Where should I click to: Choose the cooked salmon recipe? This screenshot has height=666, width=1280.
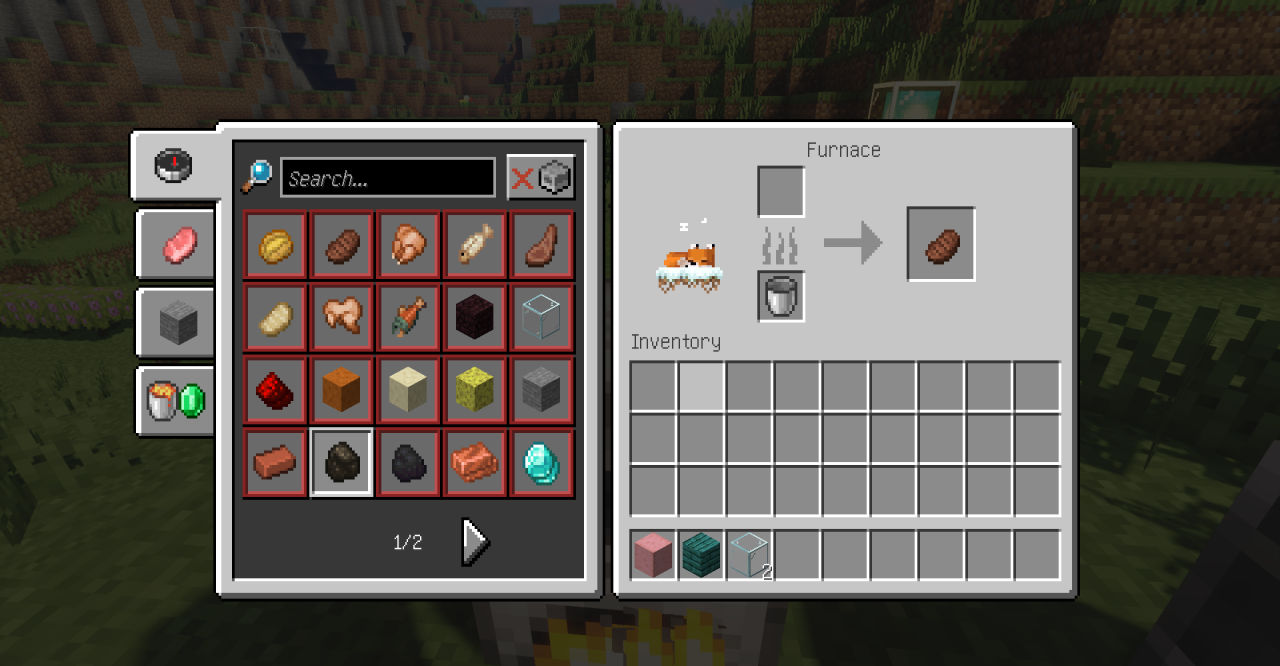409,318
